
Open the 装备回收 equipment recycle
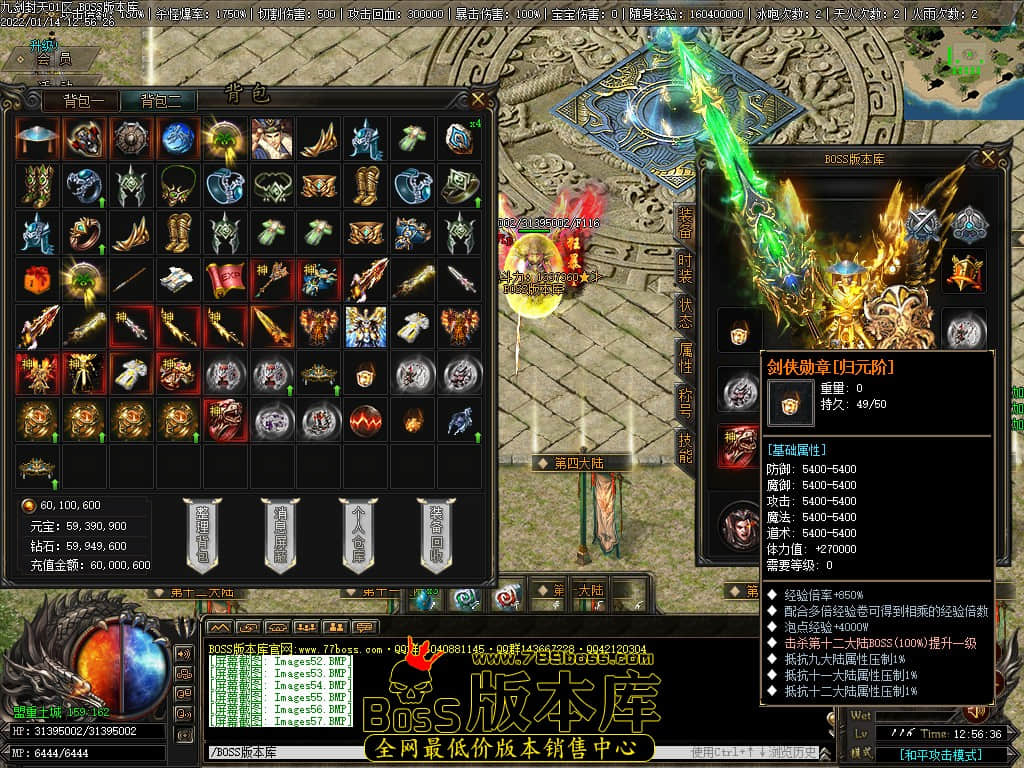click(x=435, y=535)
